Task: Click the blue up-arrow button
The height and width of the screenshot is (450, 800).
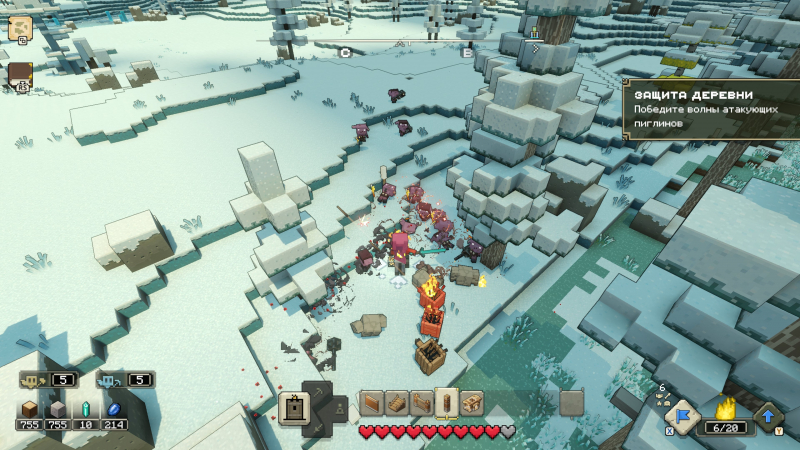Action: click(769, 416)
